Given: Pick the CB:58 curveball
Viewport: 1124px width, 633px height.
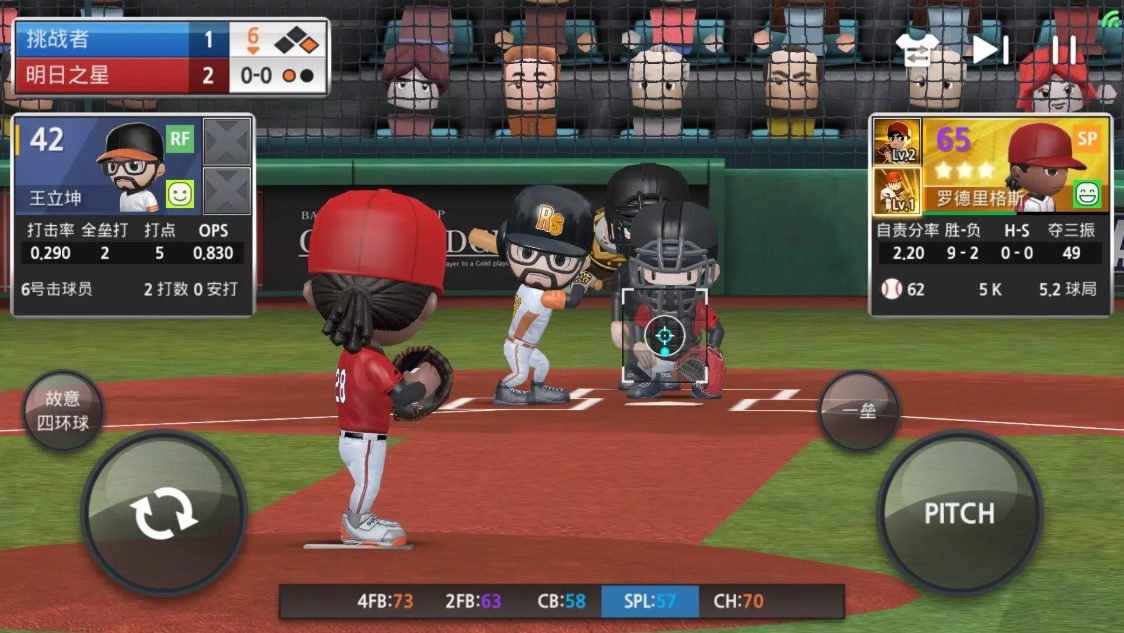Looking at the screenshot, I should coord(561,601).
